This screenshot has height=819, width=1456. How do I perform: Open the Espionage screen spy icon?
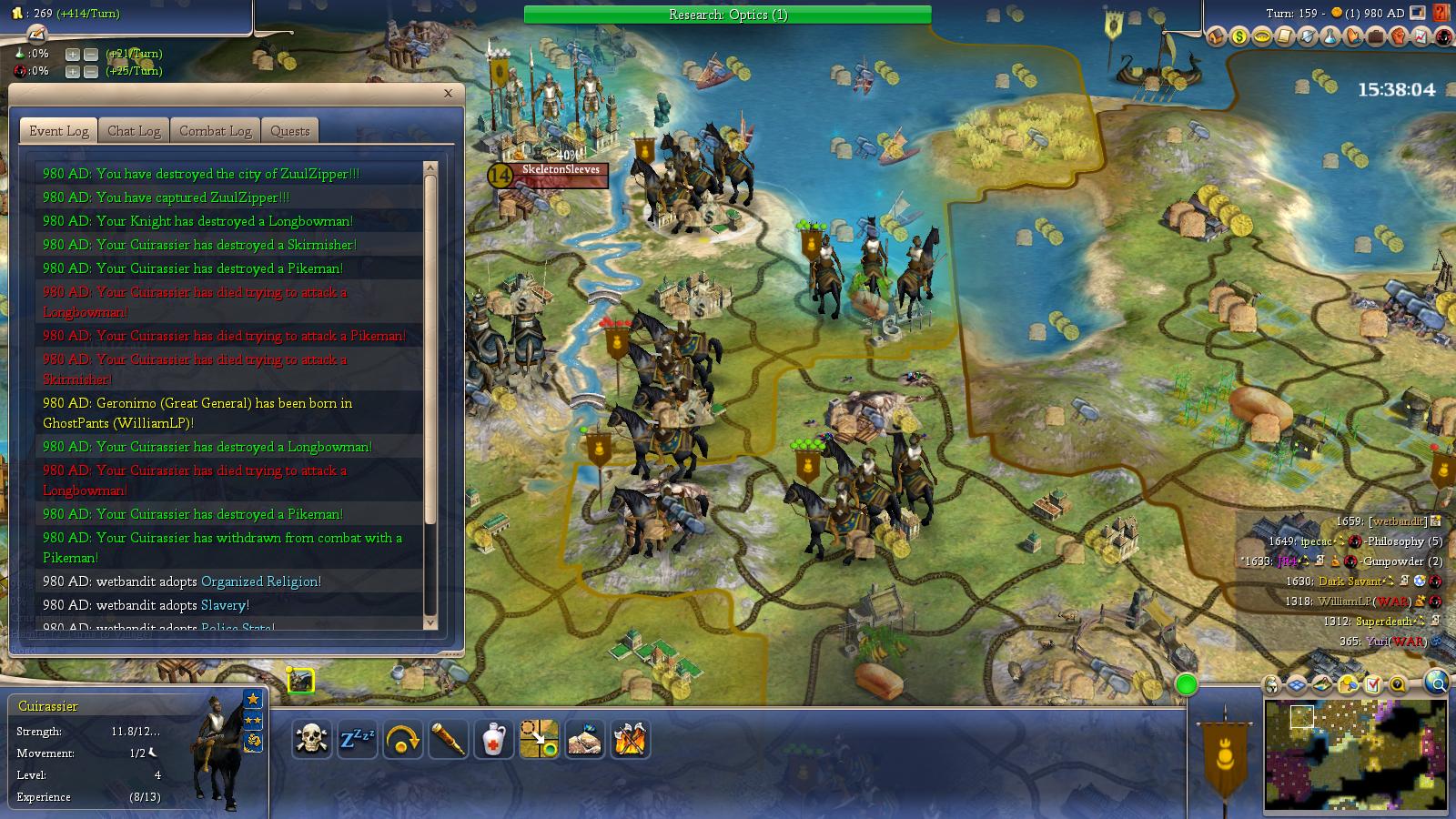click(1445, 36)
